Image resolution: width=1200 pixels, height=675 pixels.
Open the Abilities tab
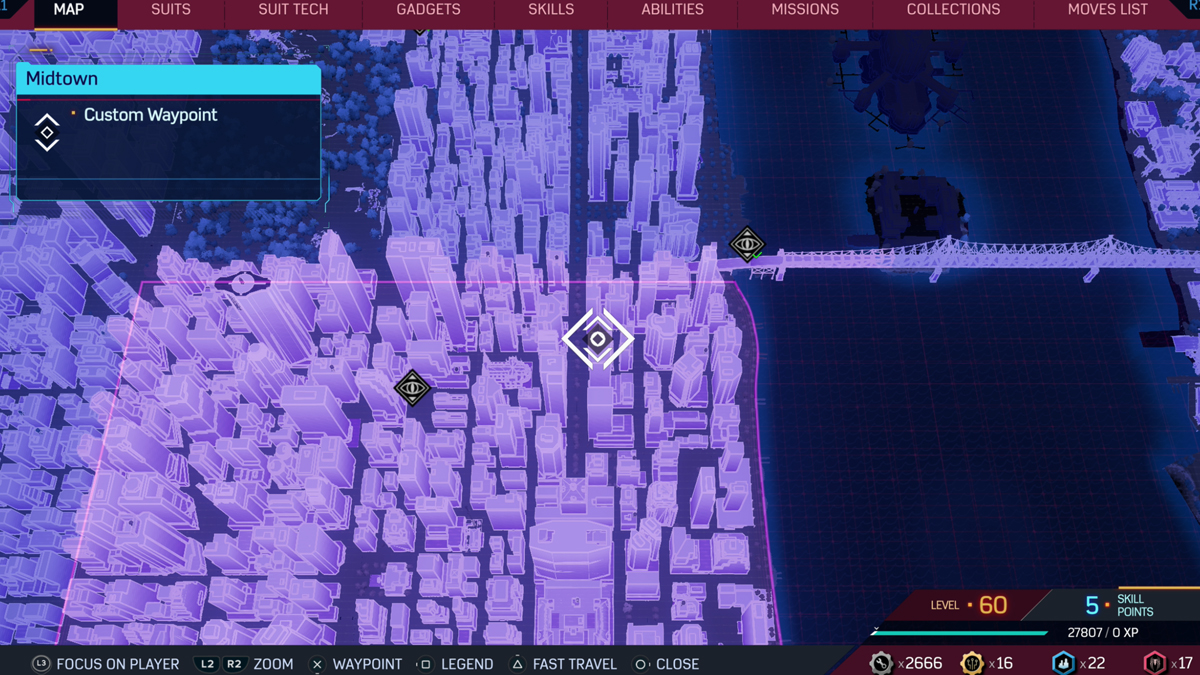click(x=672, y=10)
